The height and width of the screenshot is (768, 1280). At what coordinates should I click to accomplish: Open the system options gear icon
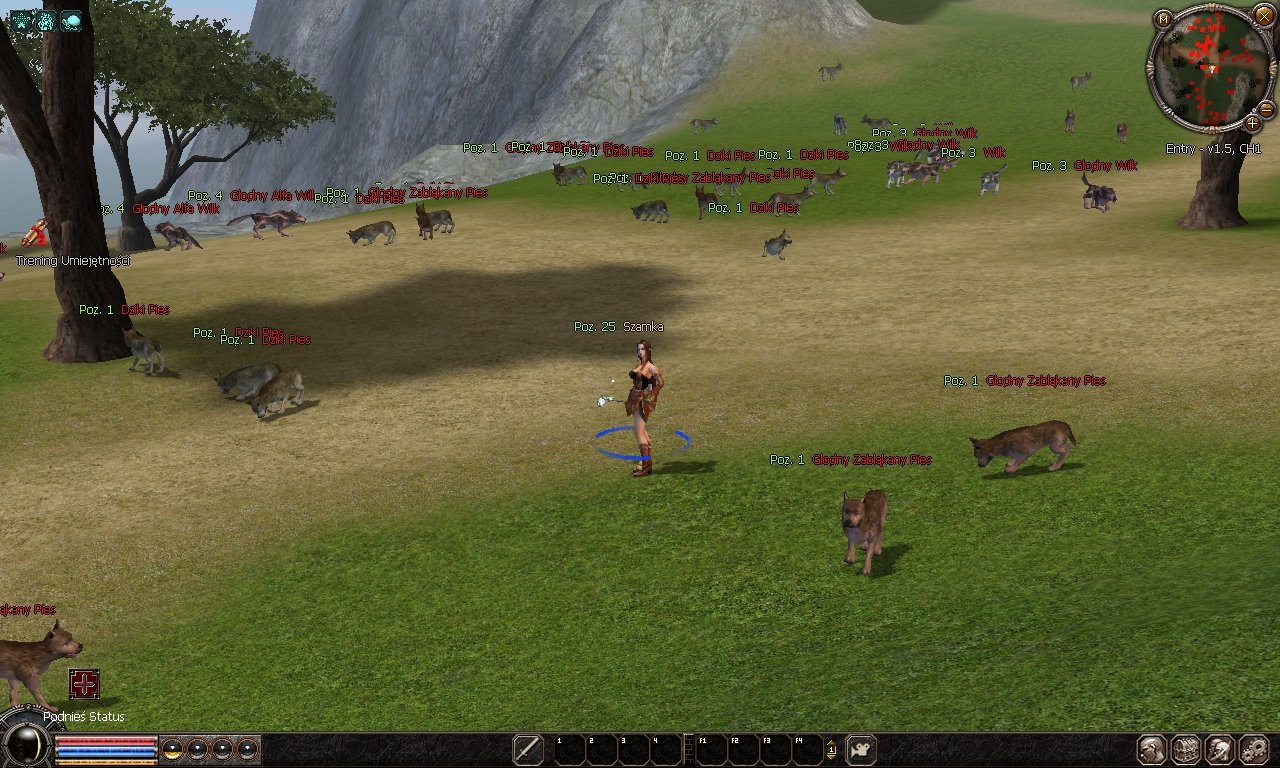click(x=1253, y=749)
